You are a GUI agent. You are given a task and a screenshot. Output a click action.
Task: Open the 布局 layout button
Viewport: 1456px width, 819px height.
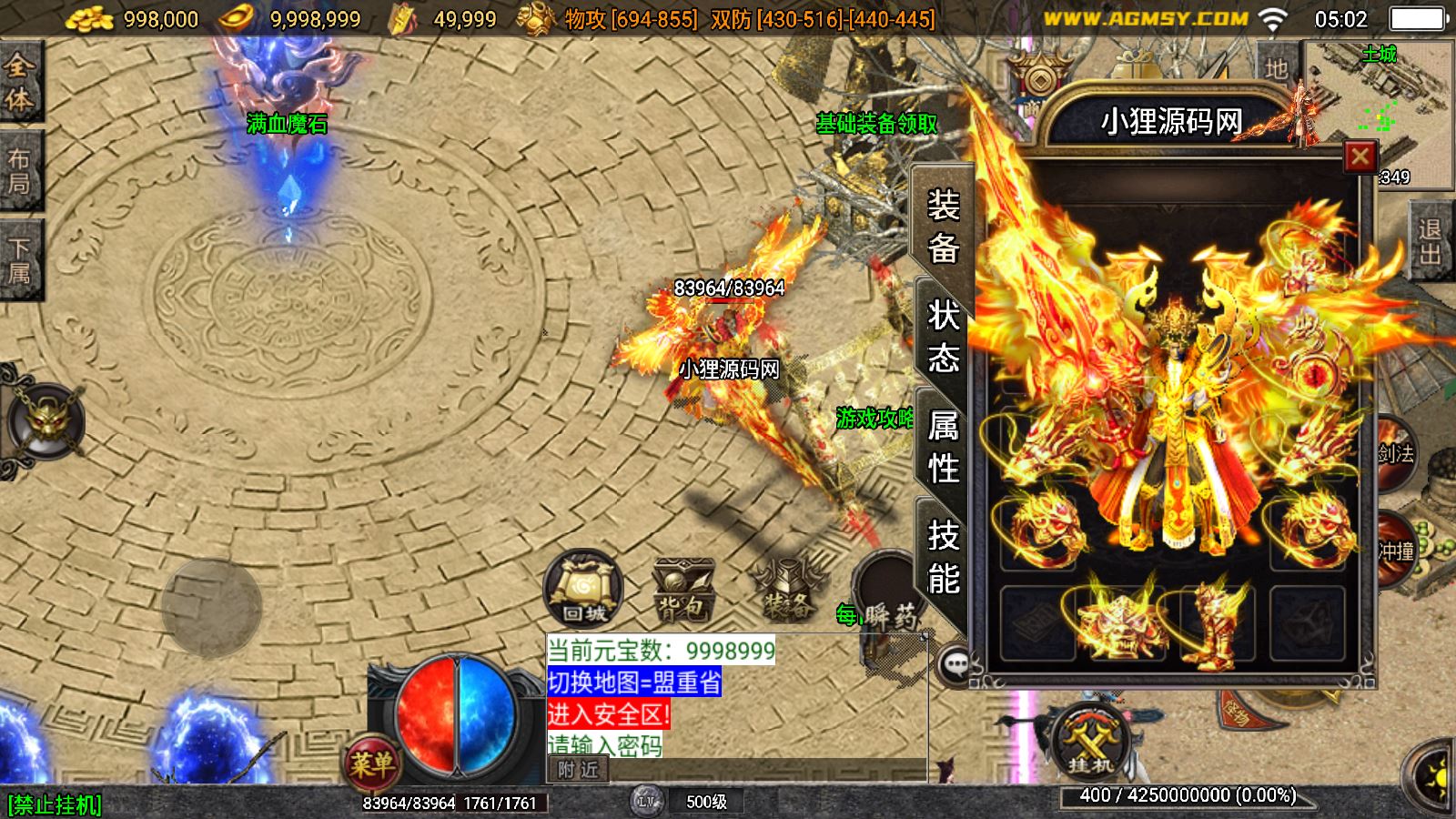[x=19, y=171]
